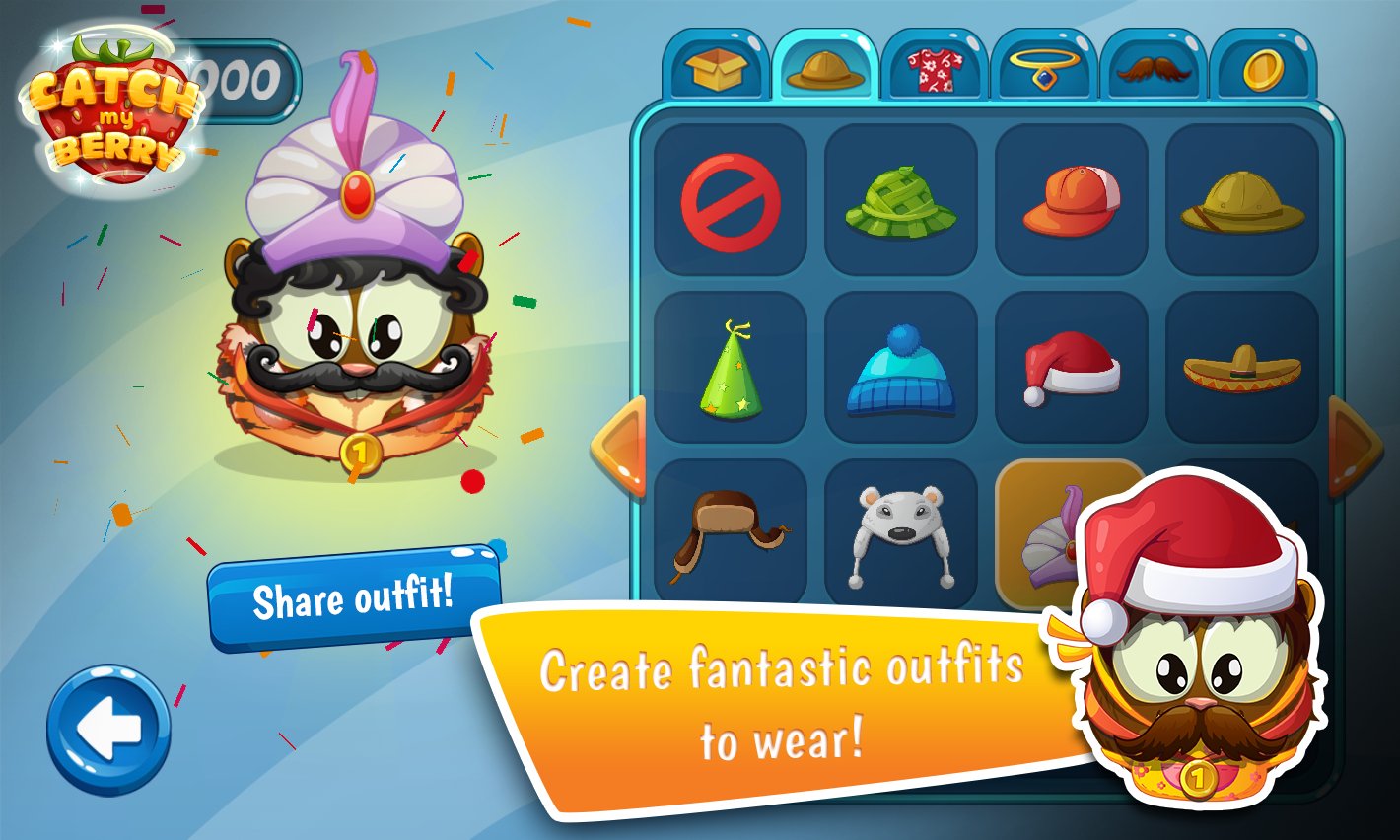The width and height of the screenshot is (1400, 840).
Task: Select the necklace accessories tab
Action: point(1043,67)
